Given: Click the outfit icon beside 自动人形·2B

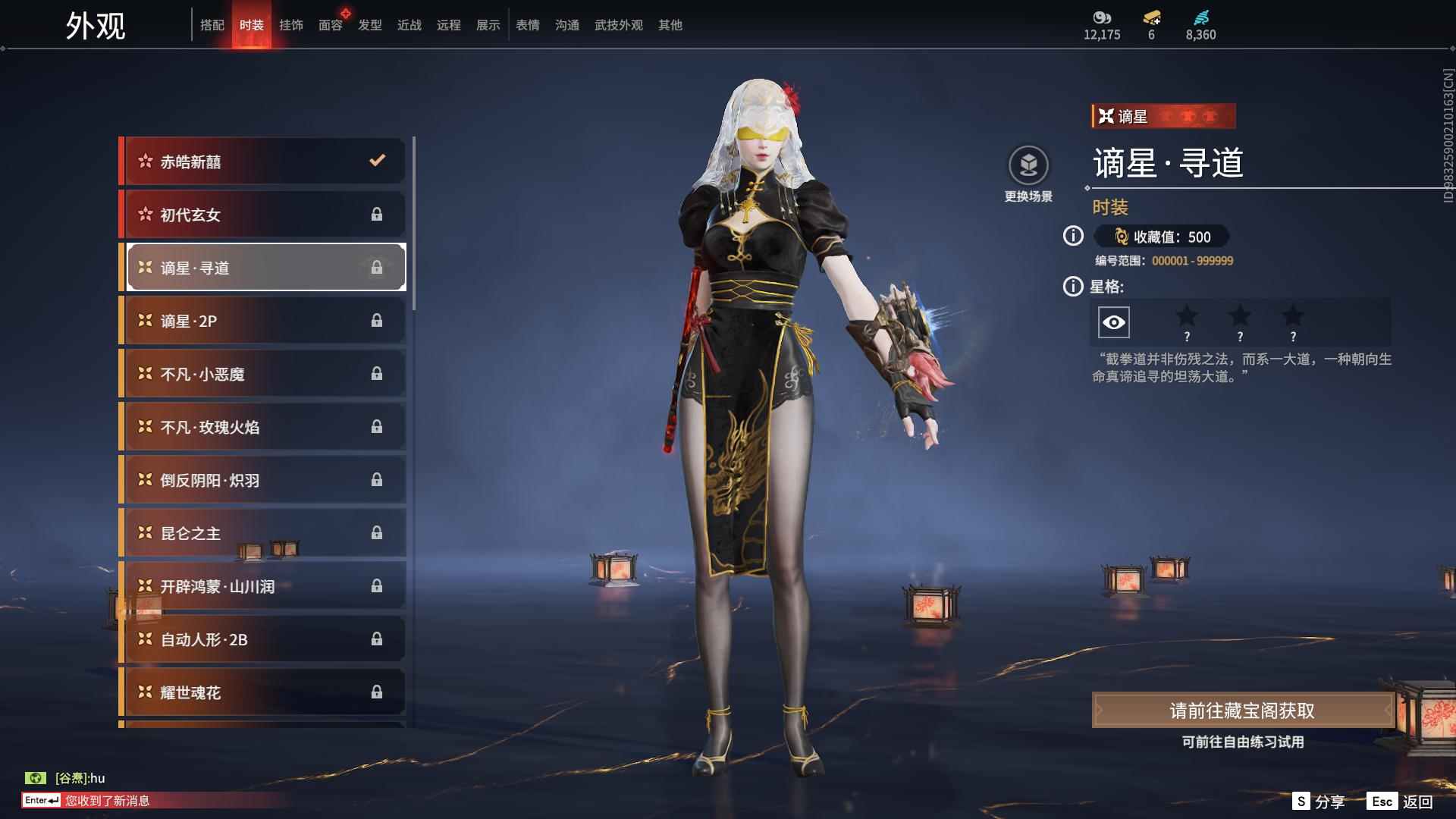Looking at the screenshot, I should click(x=143, y=639).
